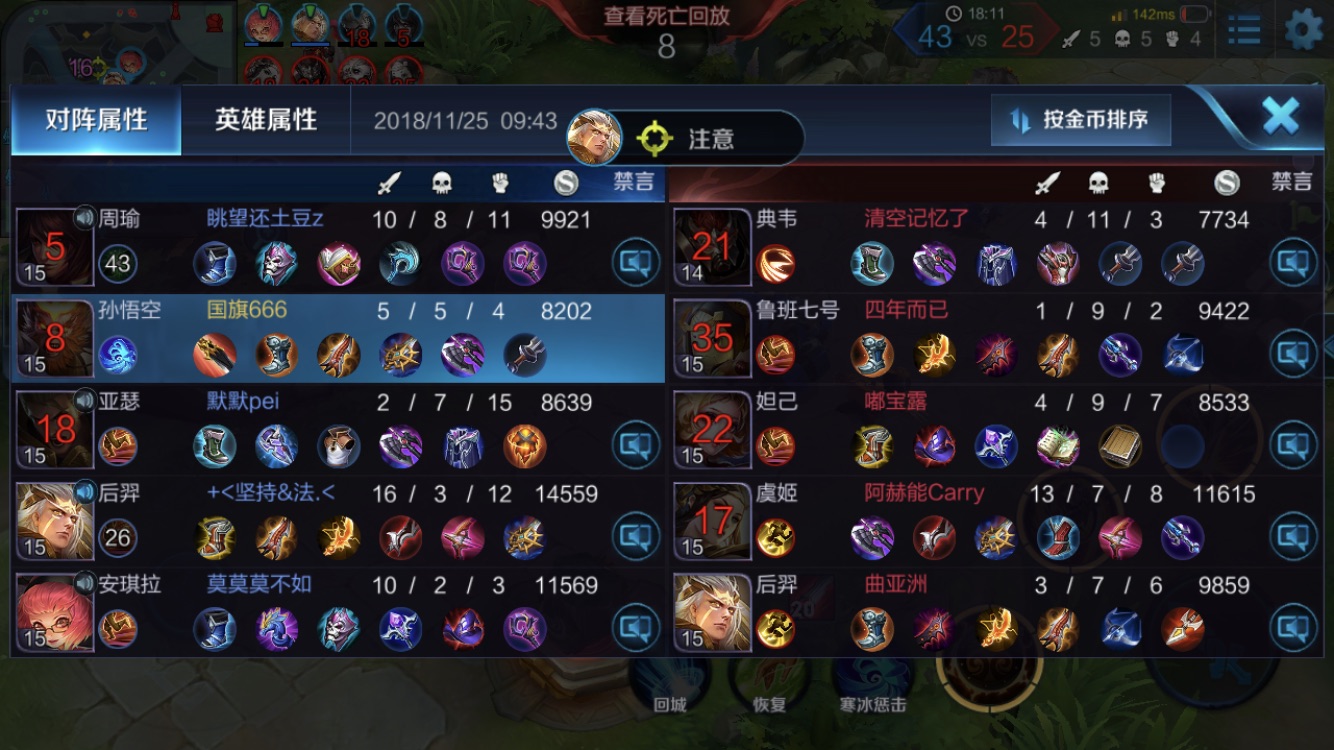Open the gear settings icon
This screenshot has width=1334, height=750.
[1303, 30]
